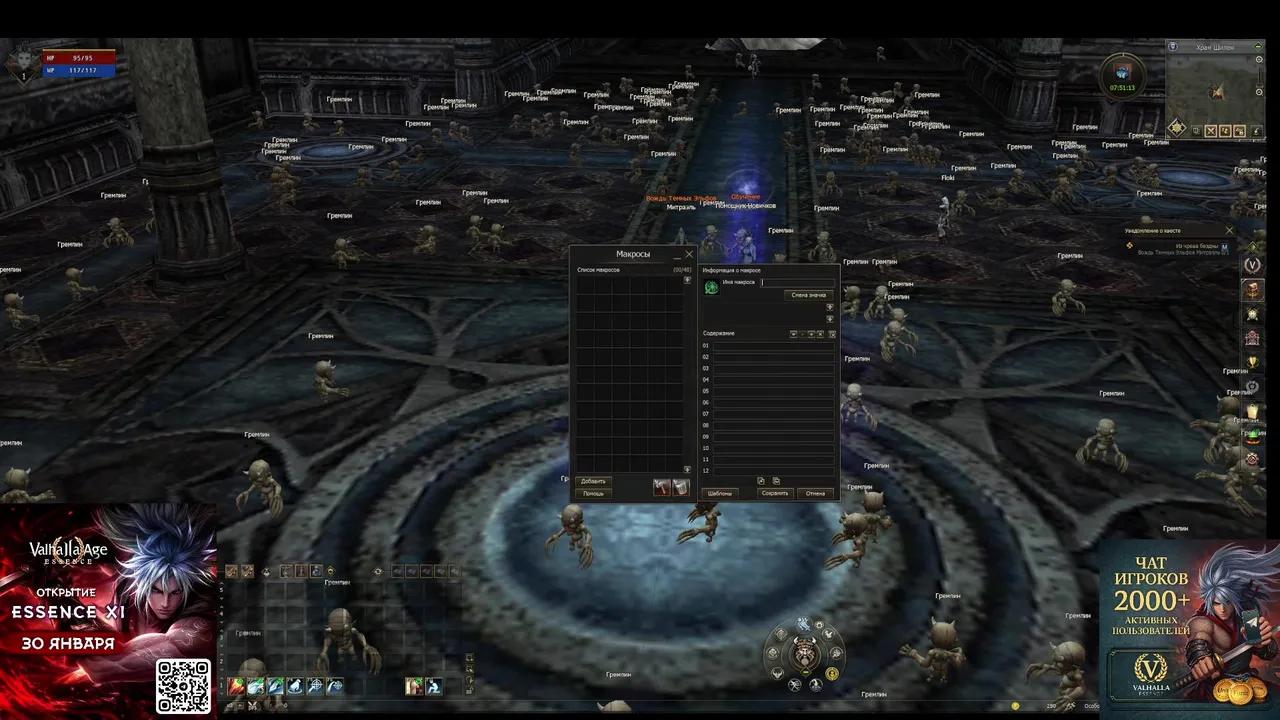Cancel macro editing with Отмена
The height and width of the screenshot is (720, 1280).
click(816, 493)
